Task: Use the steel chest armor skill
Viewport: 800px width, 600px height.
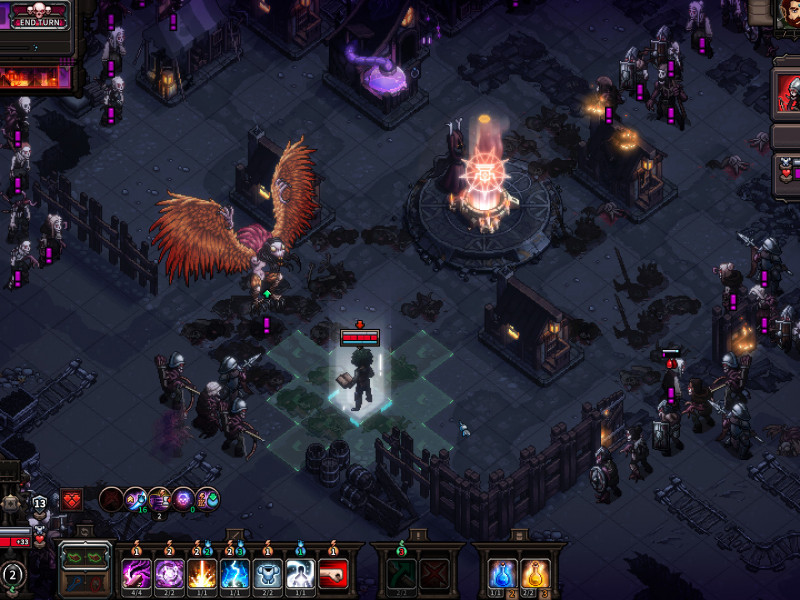Action: (268, 573)
